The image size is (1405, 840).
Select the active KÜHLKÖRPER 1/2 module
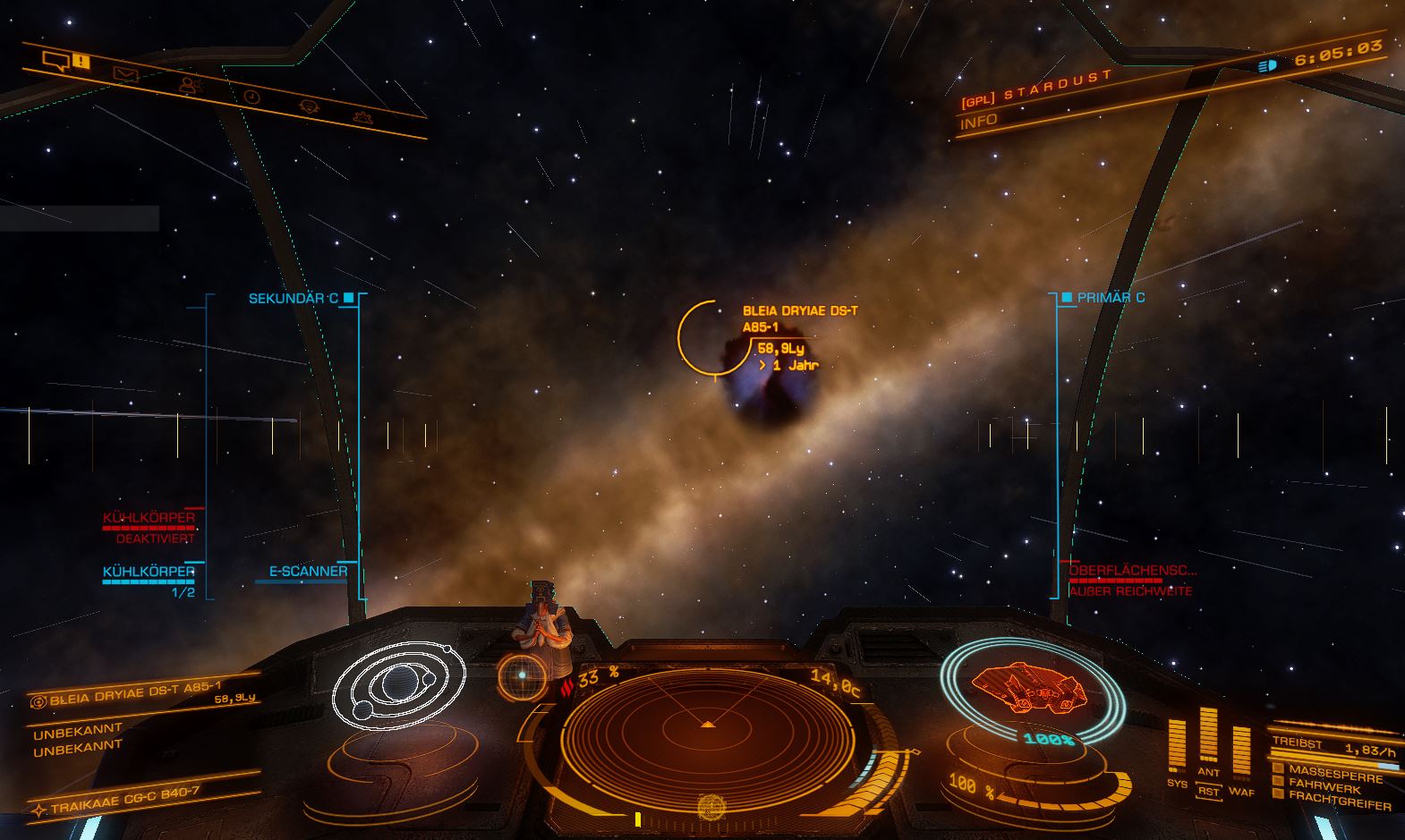pyautogui.click(x=149, y=573)
